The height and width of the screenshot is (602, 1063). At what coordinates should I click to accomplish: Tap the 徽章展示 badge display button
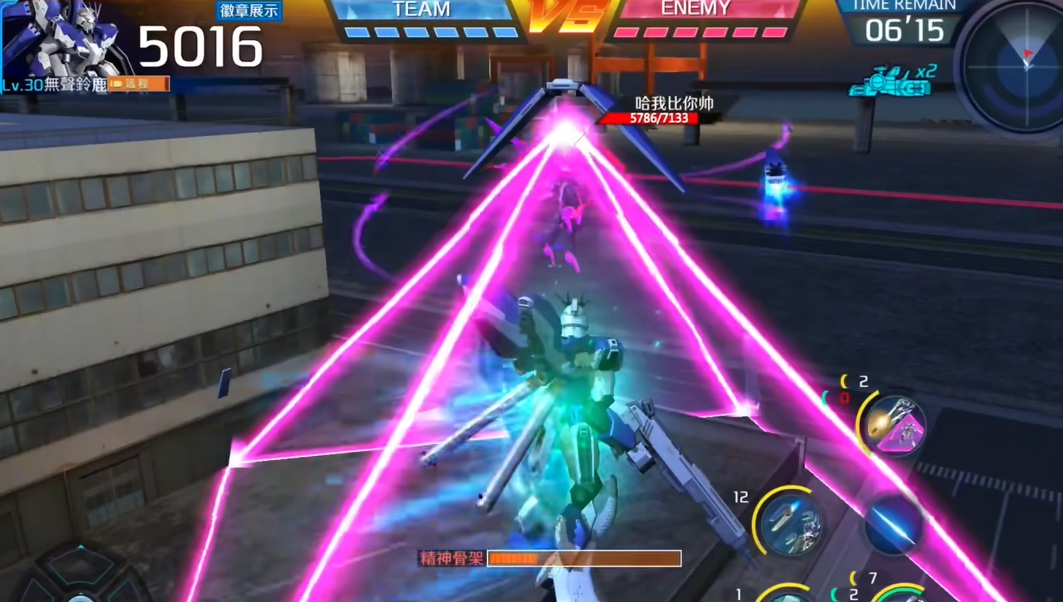[x=249, y=11]
